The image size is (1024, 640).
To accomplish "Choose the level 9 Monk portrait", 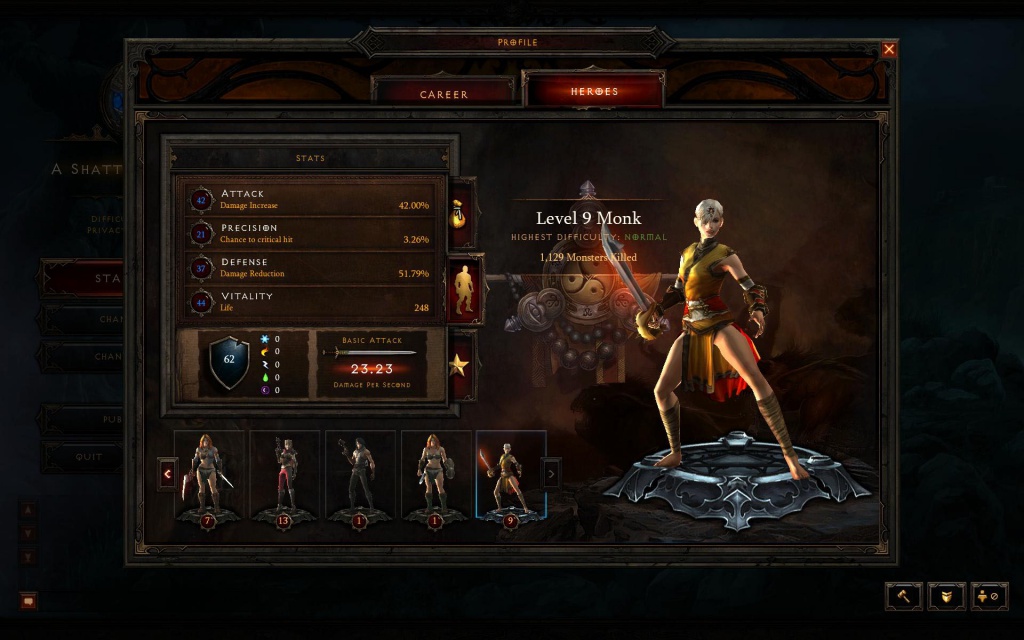I will coord(511,476).
